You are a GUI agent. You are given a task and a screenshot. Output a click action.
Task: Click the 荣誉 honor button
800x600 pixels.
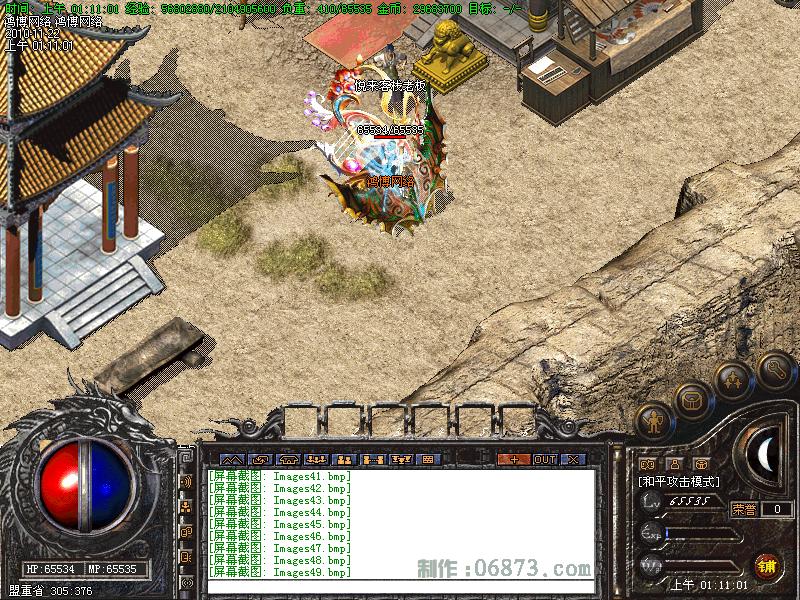(x=745, y=509)
